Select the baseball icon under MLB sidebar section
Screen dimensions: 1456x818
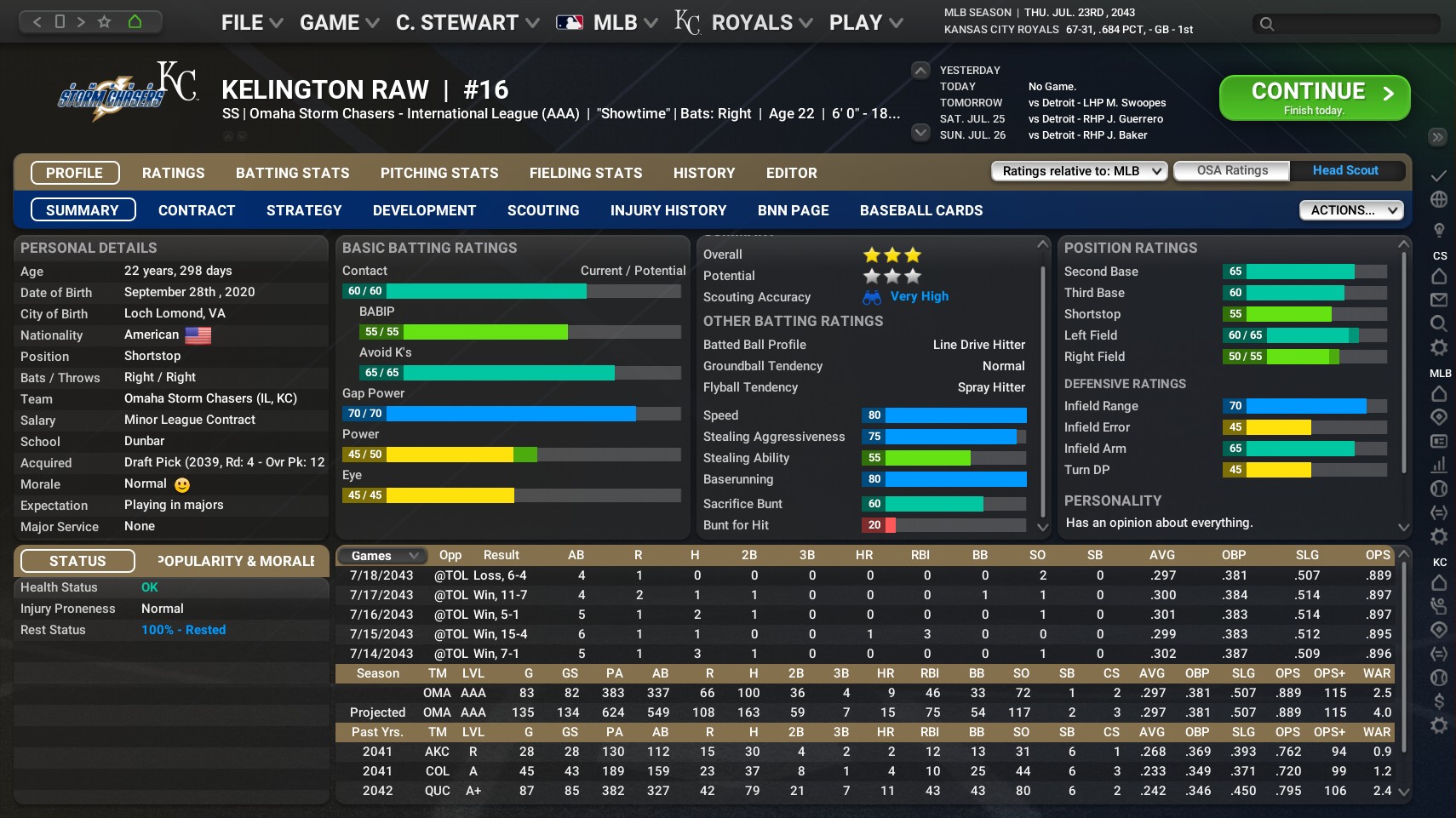[x=1438, y=489]
